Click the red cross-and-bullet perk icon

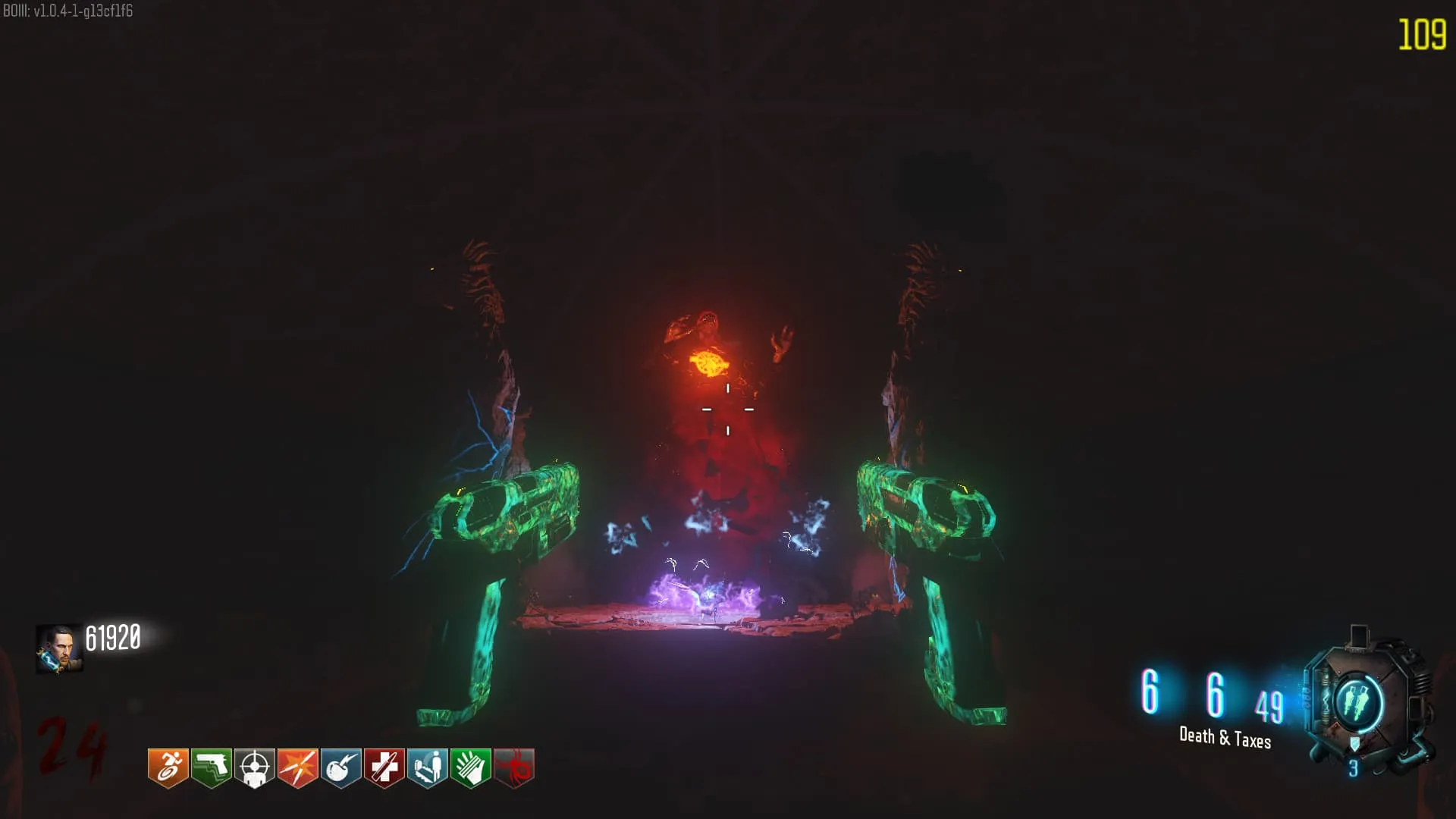tap(384, 767)
